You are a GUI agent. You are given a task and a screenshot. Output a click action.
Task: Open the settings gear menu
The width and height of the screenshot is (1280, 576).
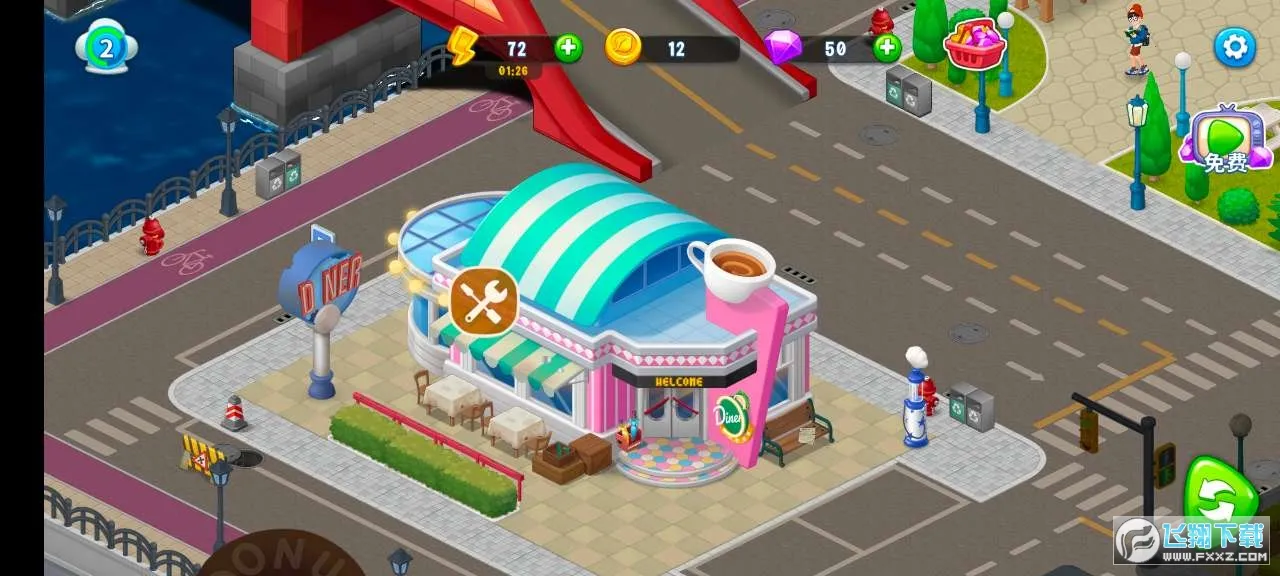click(1234, 47)
